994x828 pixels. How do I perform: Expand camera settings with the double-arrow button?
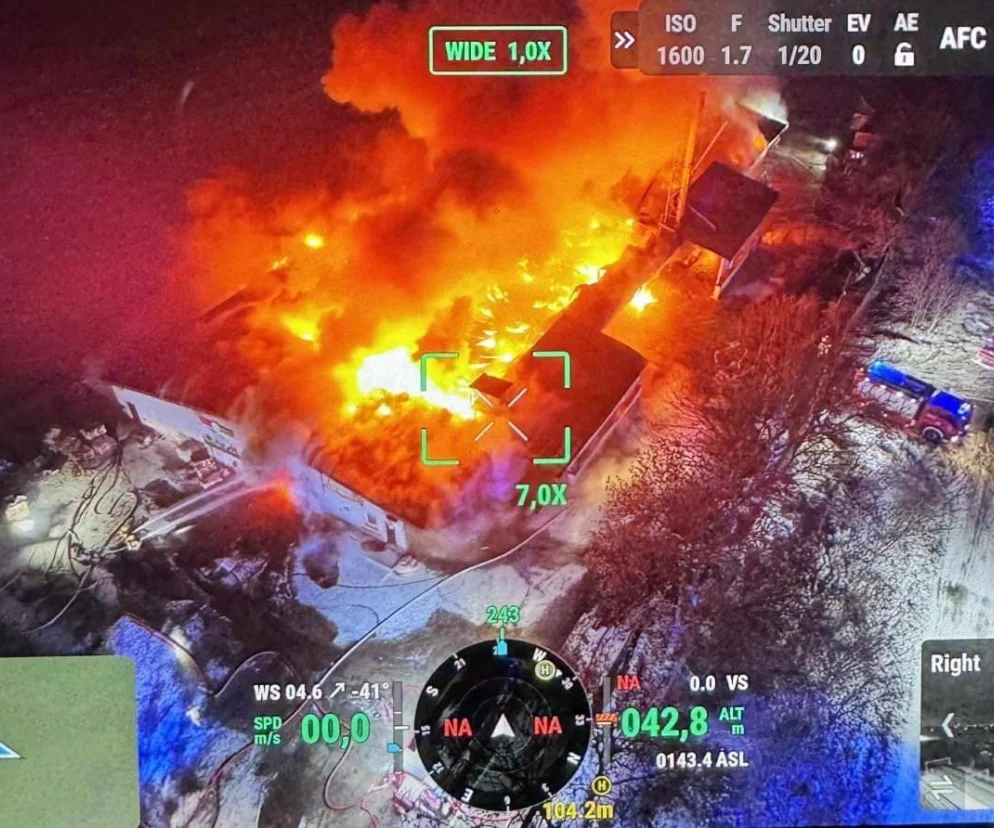pos(625,40)
